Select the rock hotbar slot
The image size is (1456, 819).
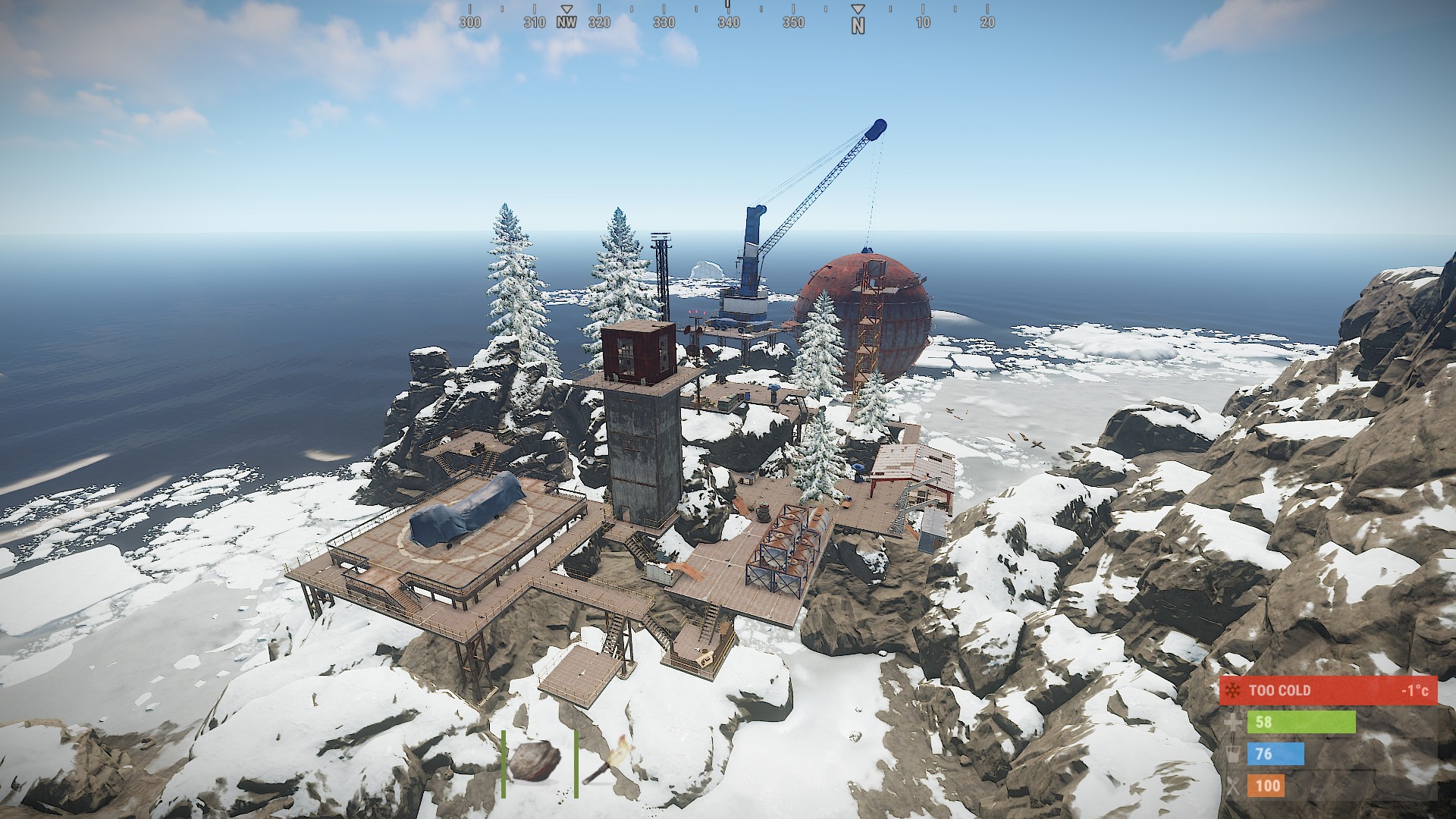[x=535, y=762]
